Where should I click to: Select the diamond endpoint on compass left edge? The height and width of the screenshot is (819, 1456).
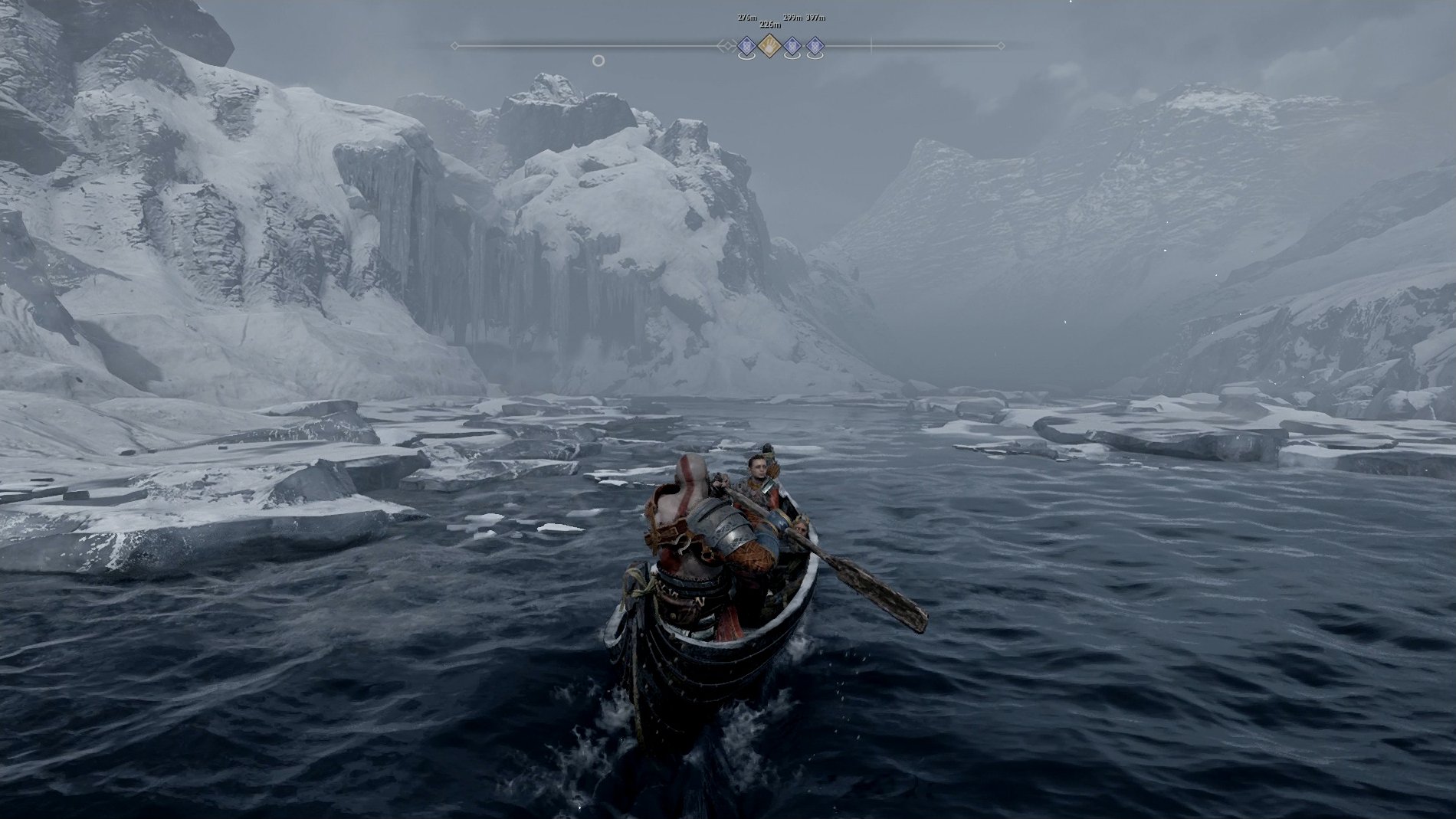tap(454, 45)
